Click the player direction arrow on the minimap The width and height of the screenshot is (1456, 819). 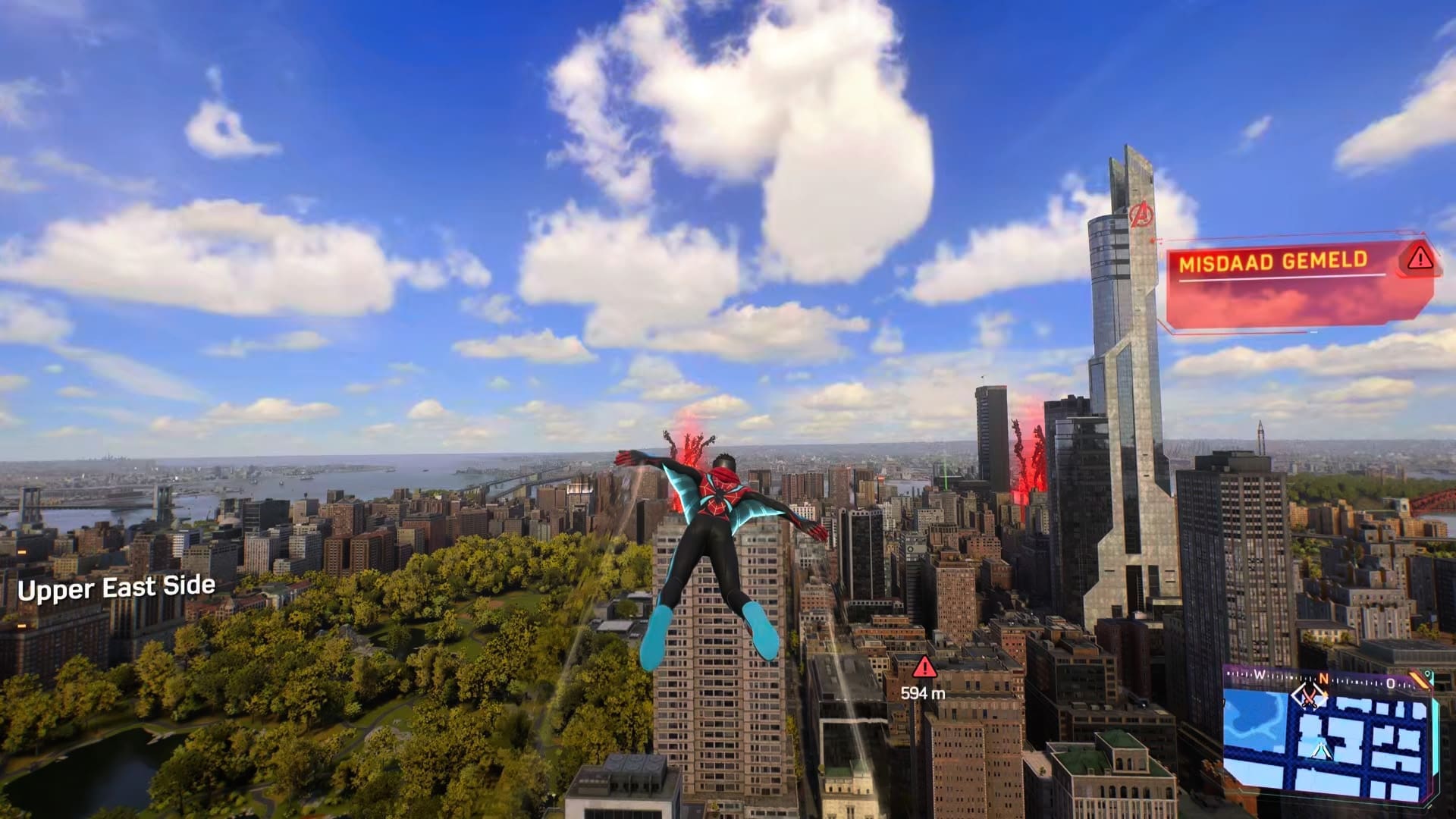click(x=1322, y=749)
